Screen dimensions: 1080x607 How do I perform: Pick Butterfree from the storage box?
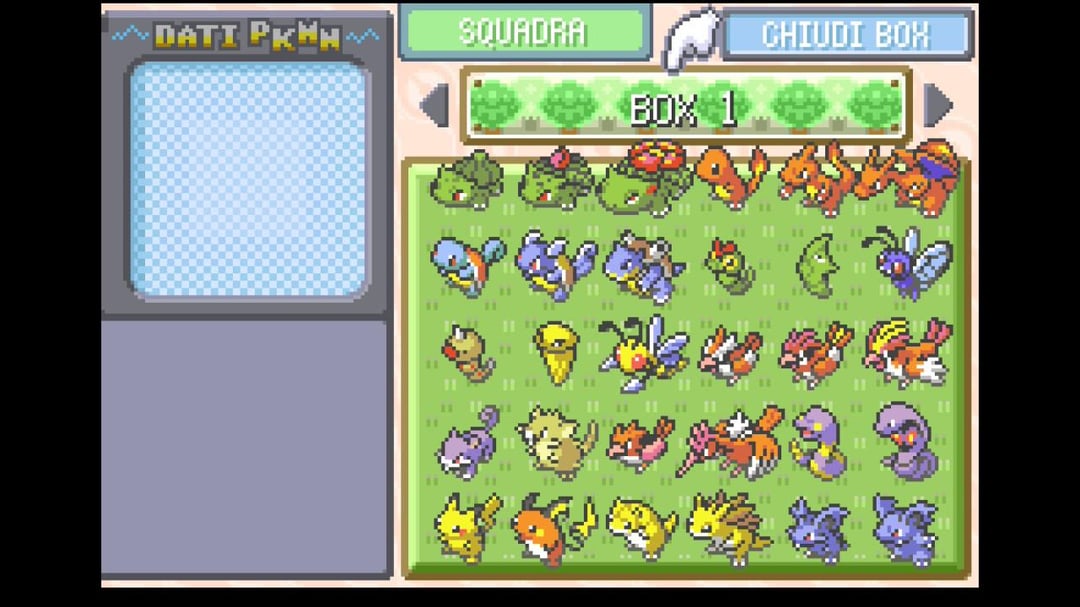pos(906,263)
